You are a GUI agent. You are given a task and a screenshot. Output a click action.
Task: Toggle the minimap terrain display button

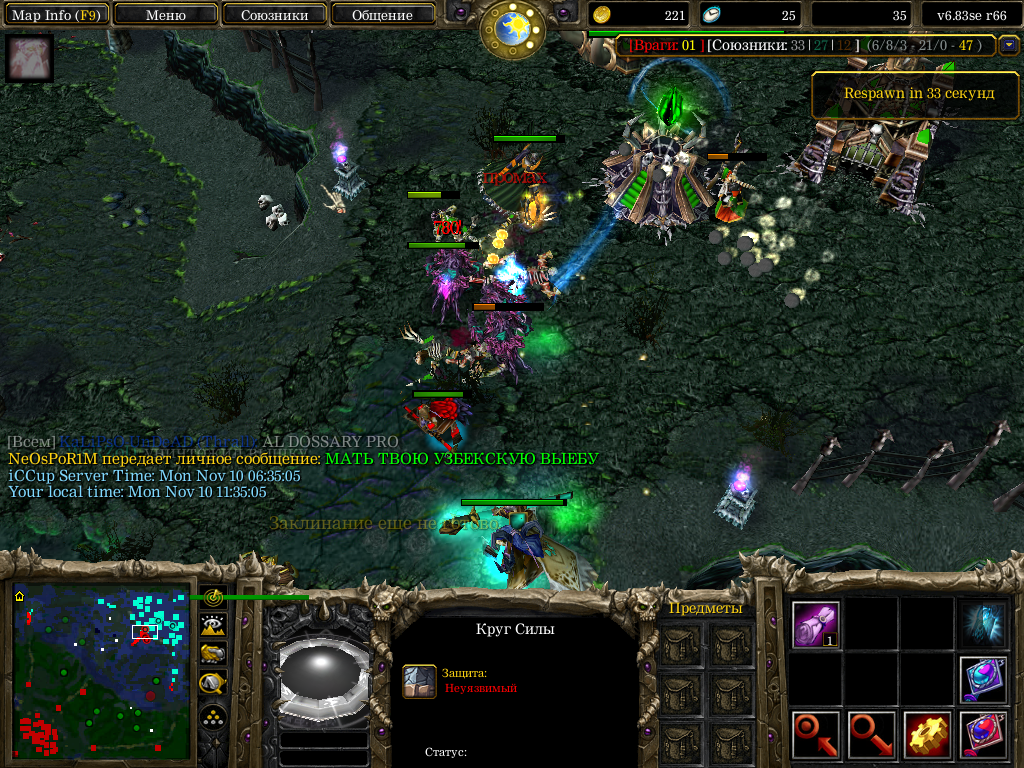tap(212, 625)
